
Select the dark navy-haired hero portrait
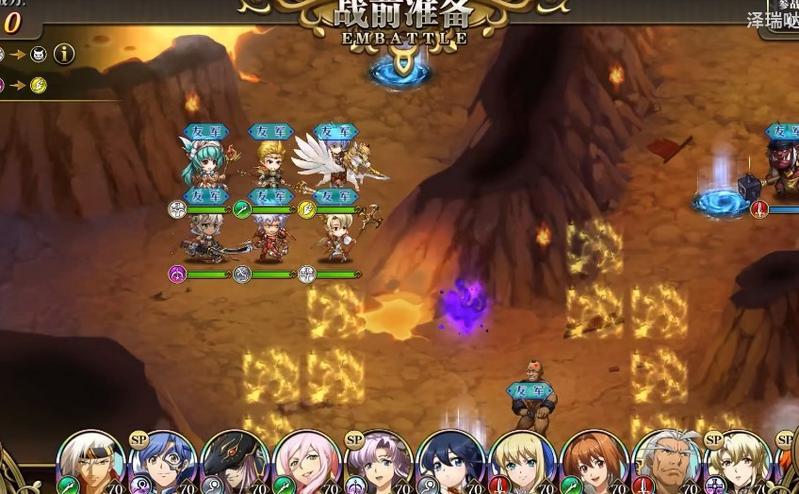pyautogui.click(x=451, y=462)
